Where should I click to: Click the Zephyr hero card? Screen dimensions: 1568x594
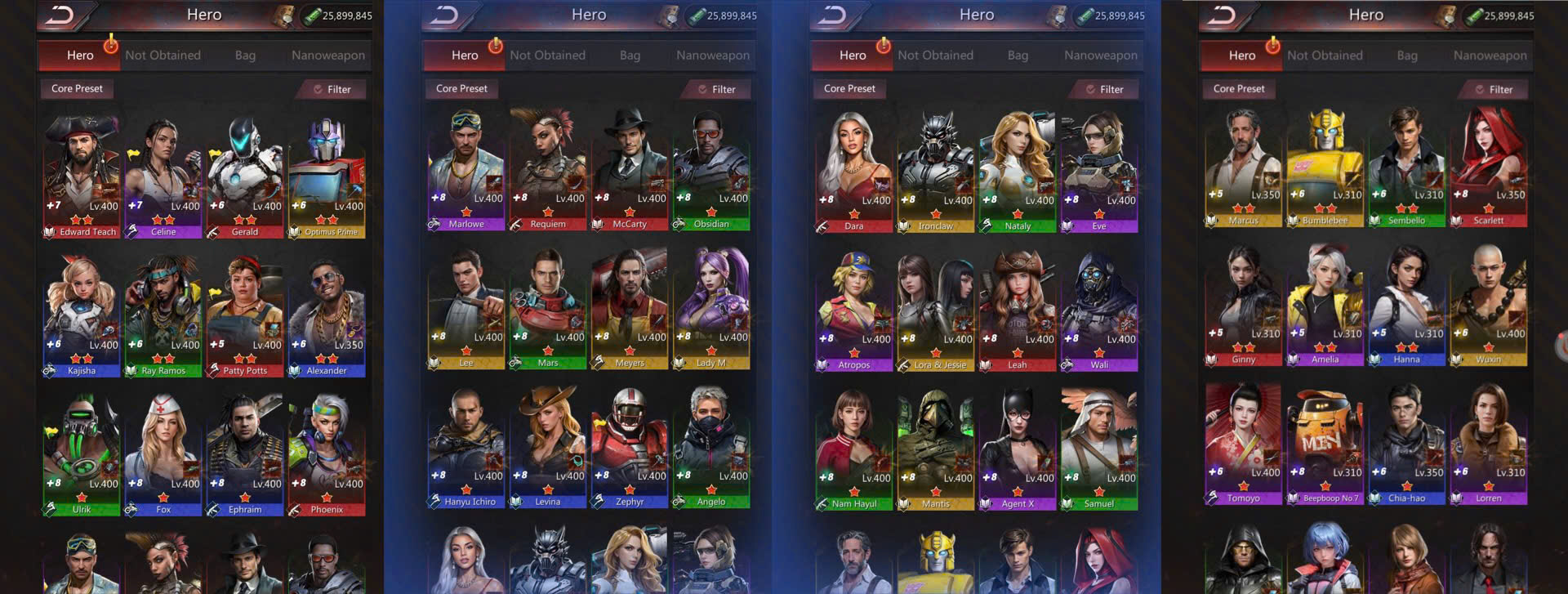[630, 443]
